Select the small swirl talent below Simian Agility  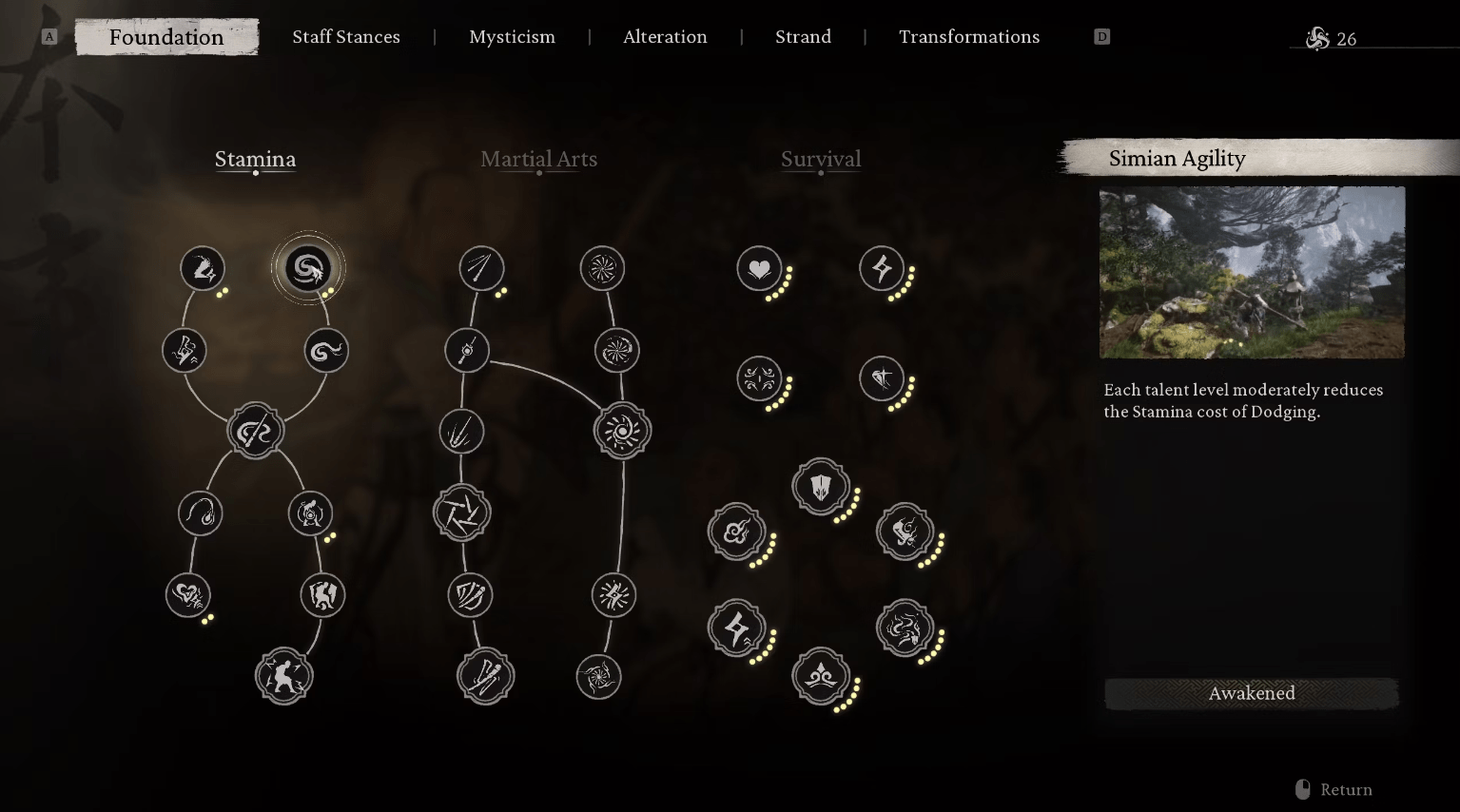[325, 350]
